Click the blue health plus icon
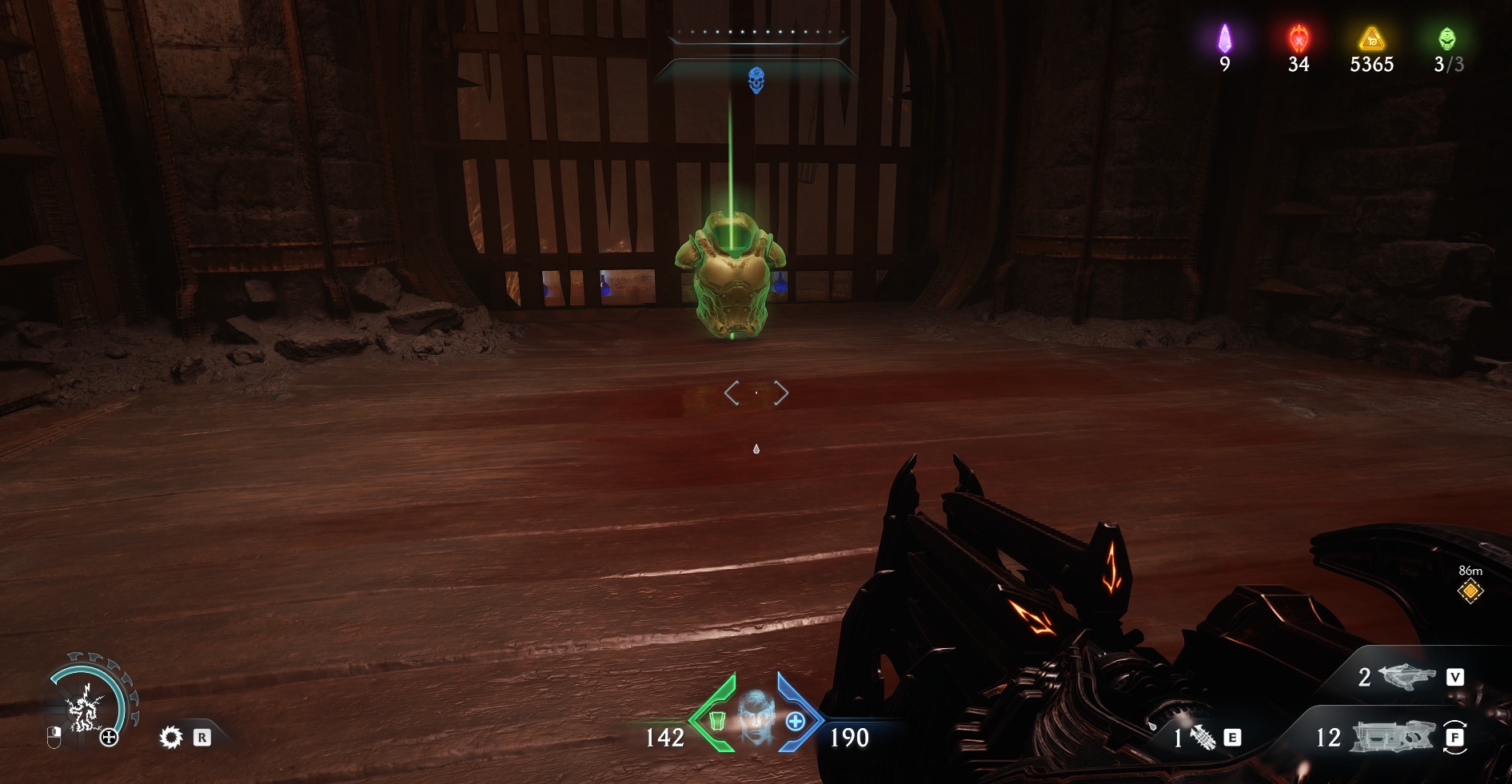Image resolution: width=1512 pixels, height=784 pixels. point(795,721)
